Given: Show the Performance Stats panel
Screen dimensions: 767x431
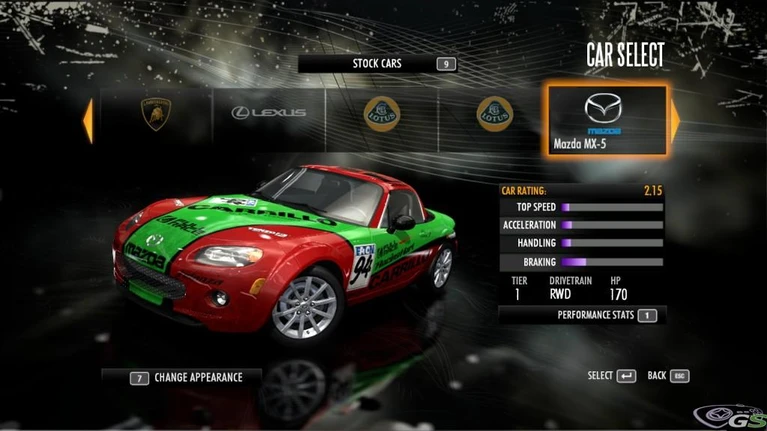Looking at the screenshot, I should coord(606,316).
